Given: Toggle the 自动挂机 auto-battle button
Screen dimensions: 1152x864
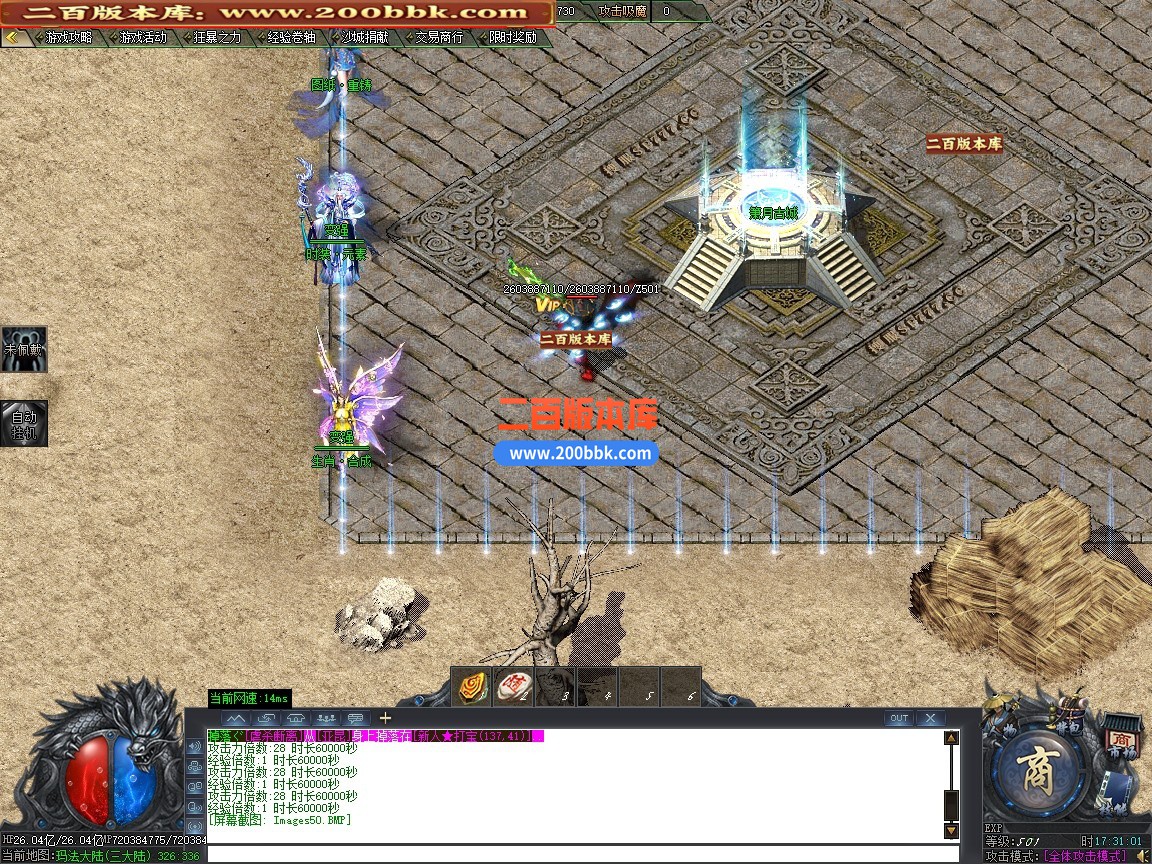Looking at the screenshot, I should point(23,424).
